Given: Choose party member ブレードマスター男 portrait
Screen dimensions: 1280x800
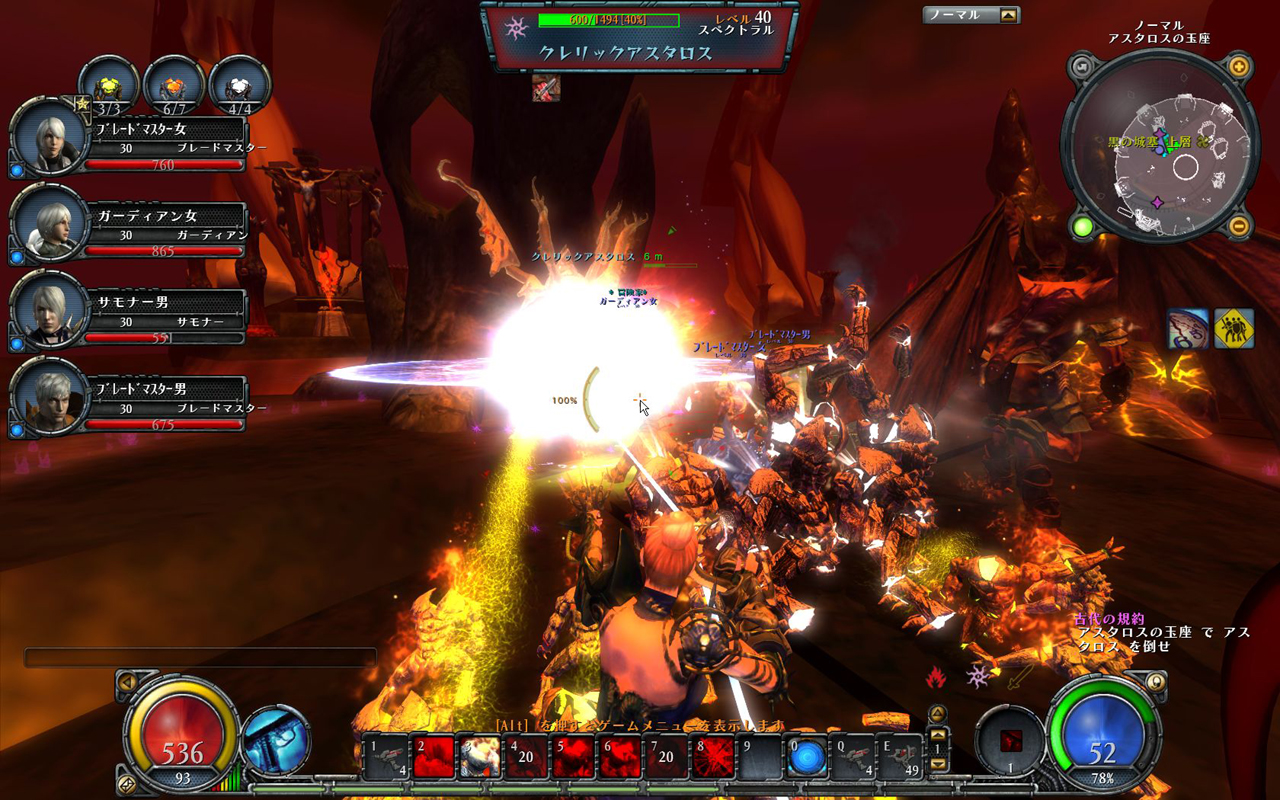Looking at the screenshot, I should (x=46, y=396).
